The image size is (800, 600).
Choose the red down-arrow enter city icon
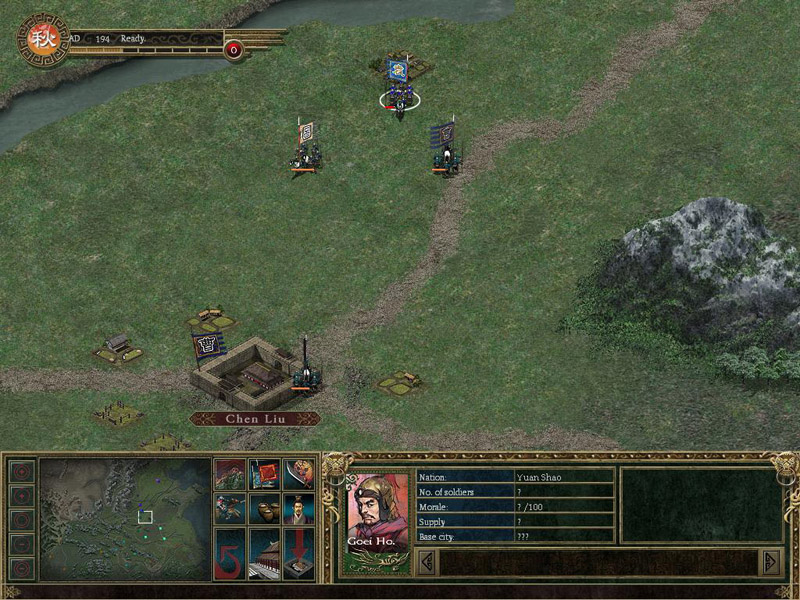[299, 554]
